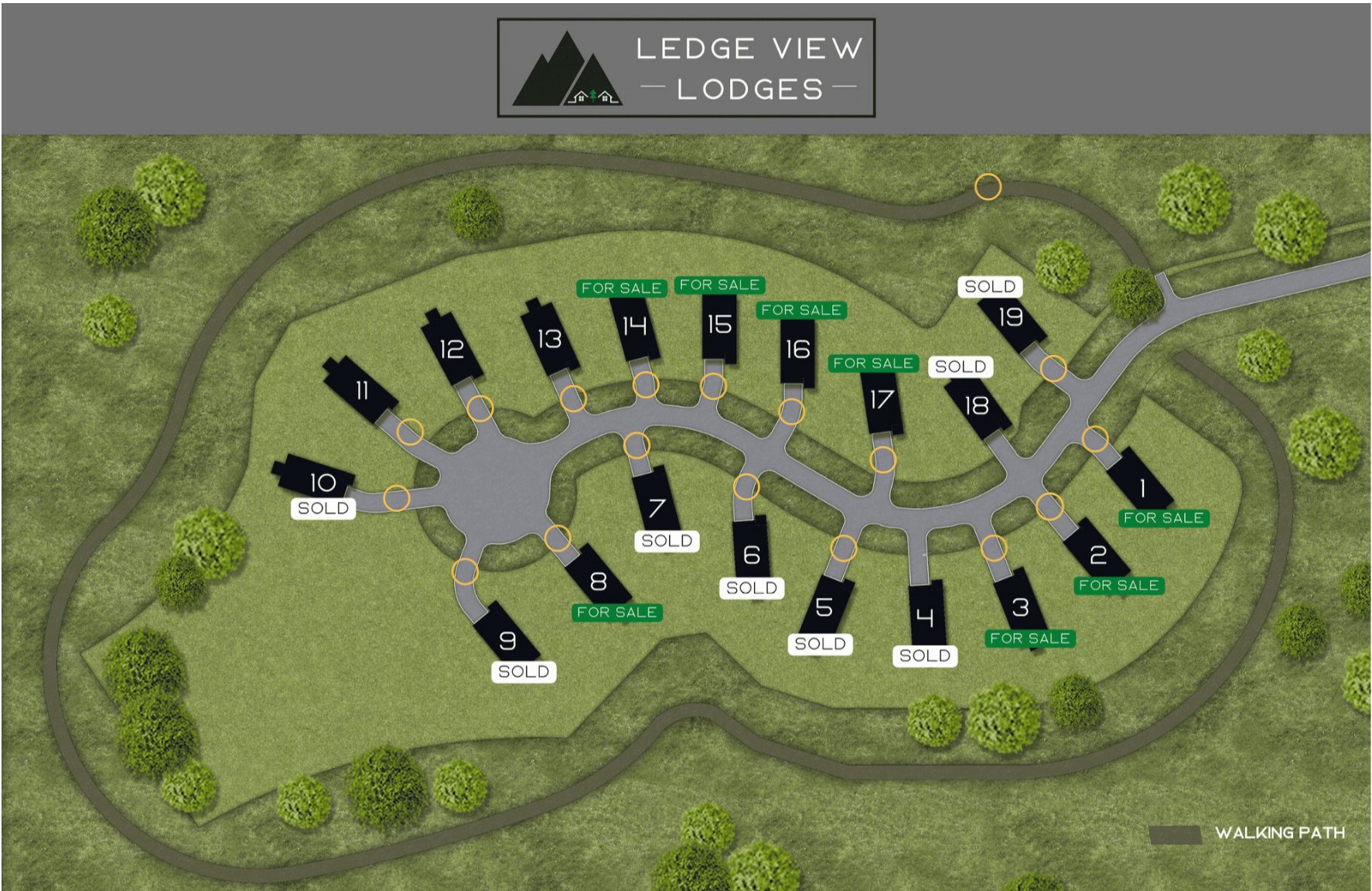Select the Sold tag below lodge 9
The width and height of the screenshot is (1372, 891).
pos(524,671)
